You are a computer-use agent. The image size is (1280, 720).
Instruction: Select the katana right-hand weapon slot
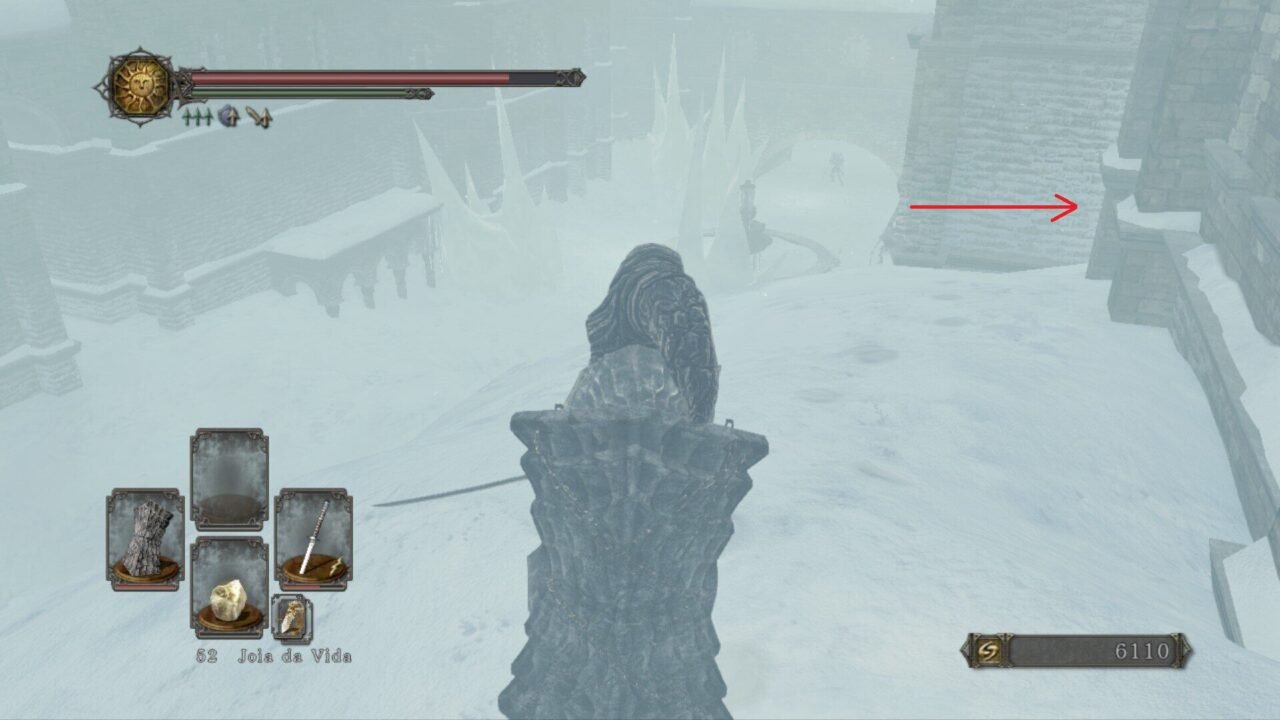[313, 538]
